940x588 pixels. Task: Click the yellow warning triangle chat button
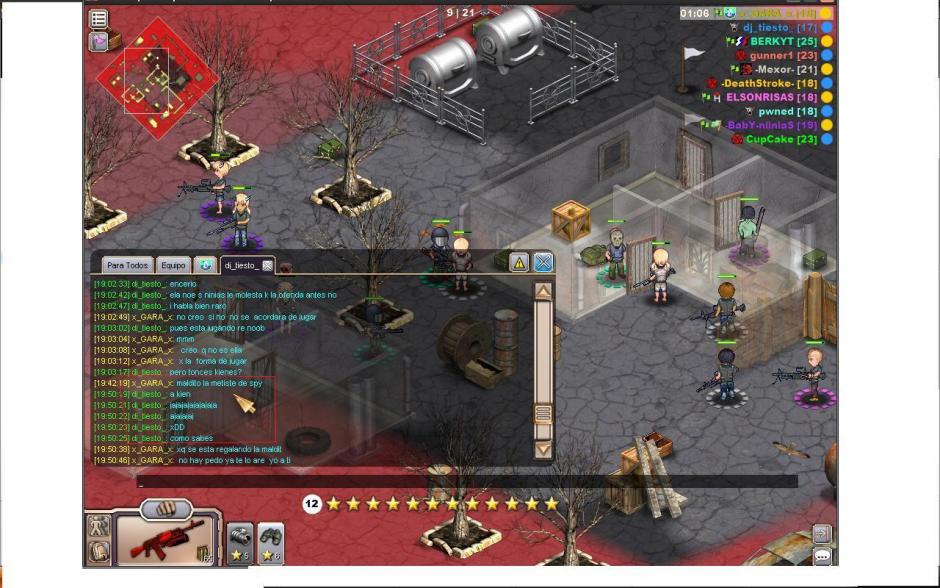click(518, 263)
